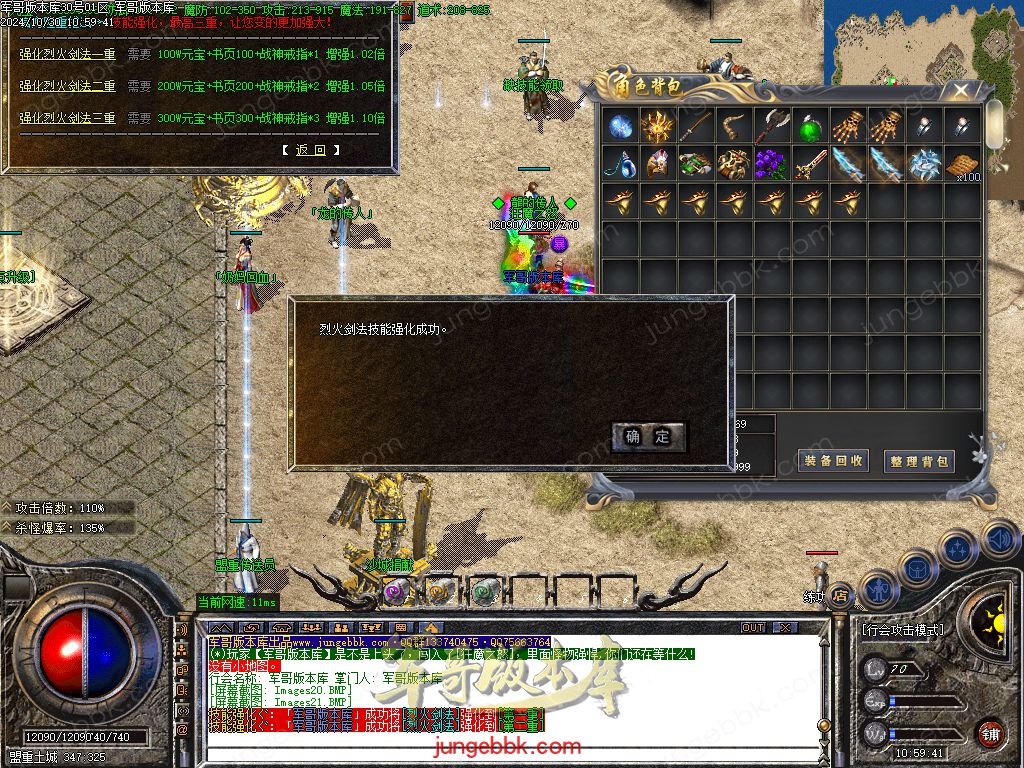
Task: Toggle sound with the speaker button
Action: 998,538
